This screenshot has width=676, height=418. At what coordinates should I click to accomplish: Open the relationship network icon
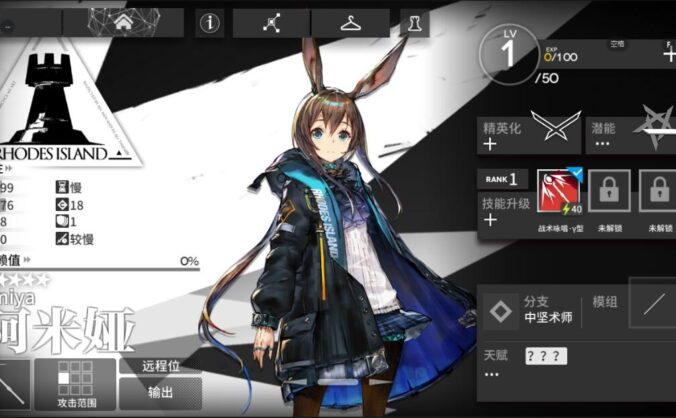click(272, 24)
